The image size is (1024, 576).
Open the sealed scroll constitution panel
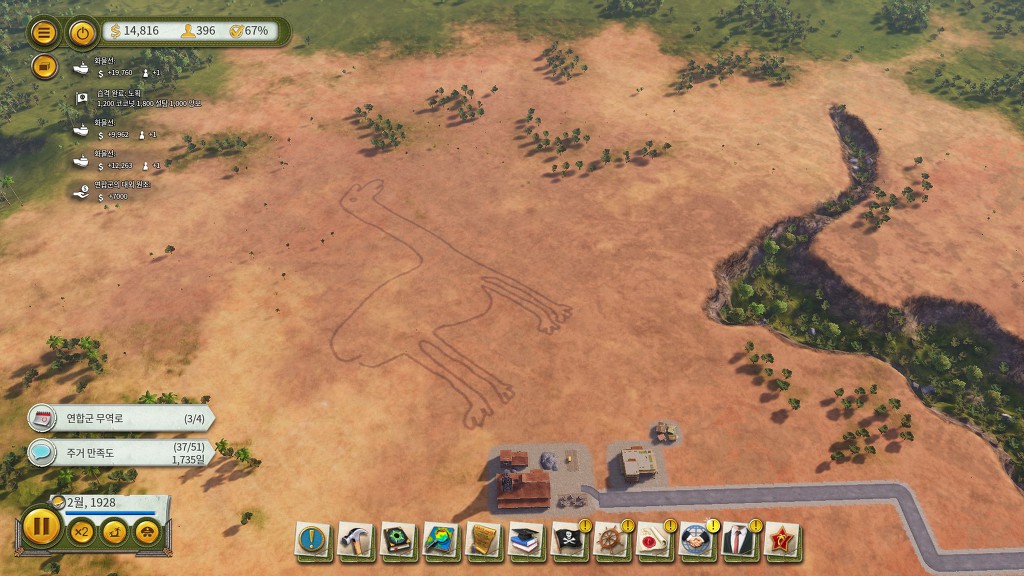pyautogui.click(x=654, y=541)
